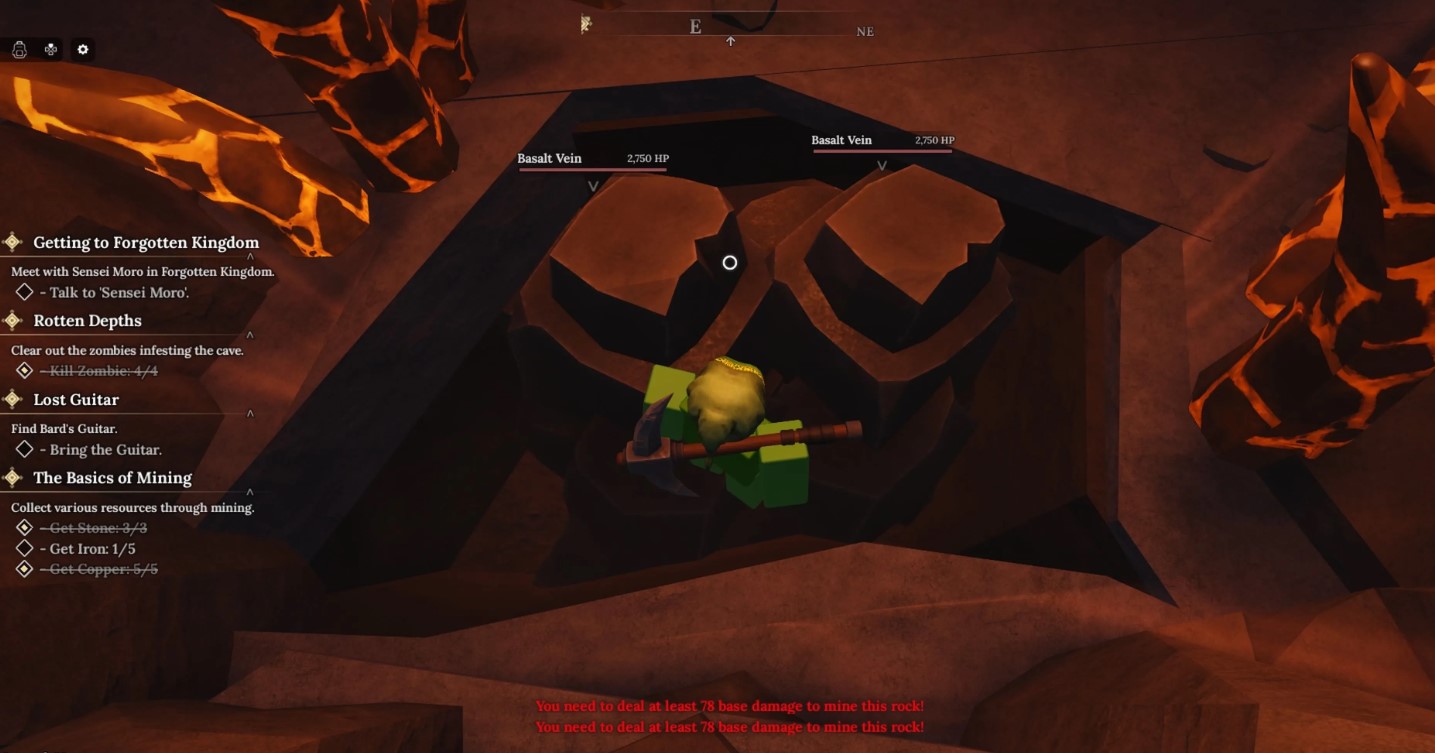Select the Lost Guitar quest title
The width and height of the screenshot is (1435, 753).
point(76,400)
